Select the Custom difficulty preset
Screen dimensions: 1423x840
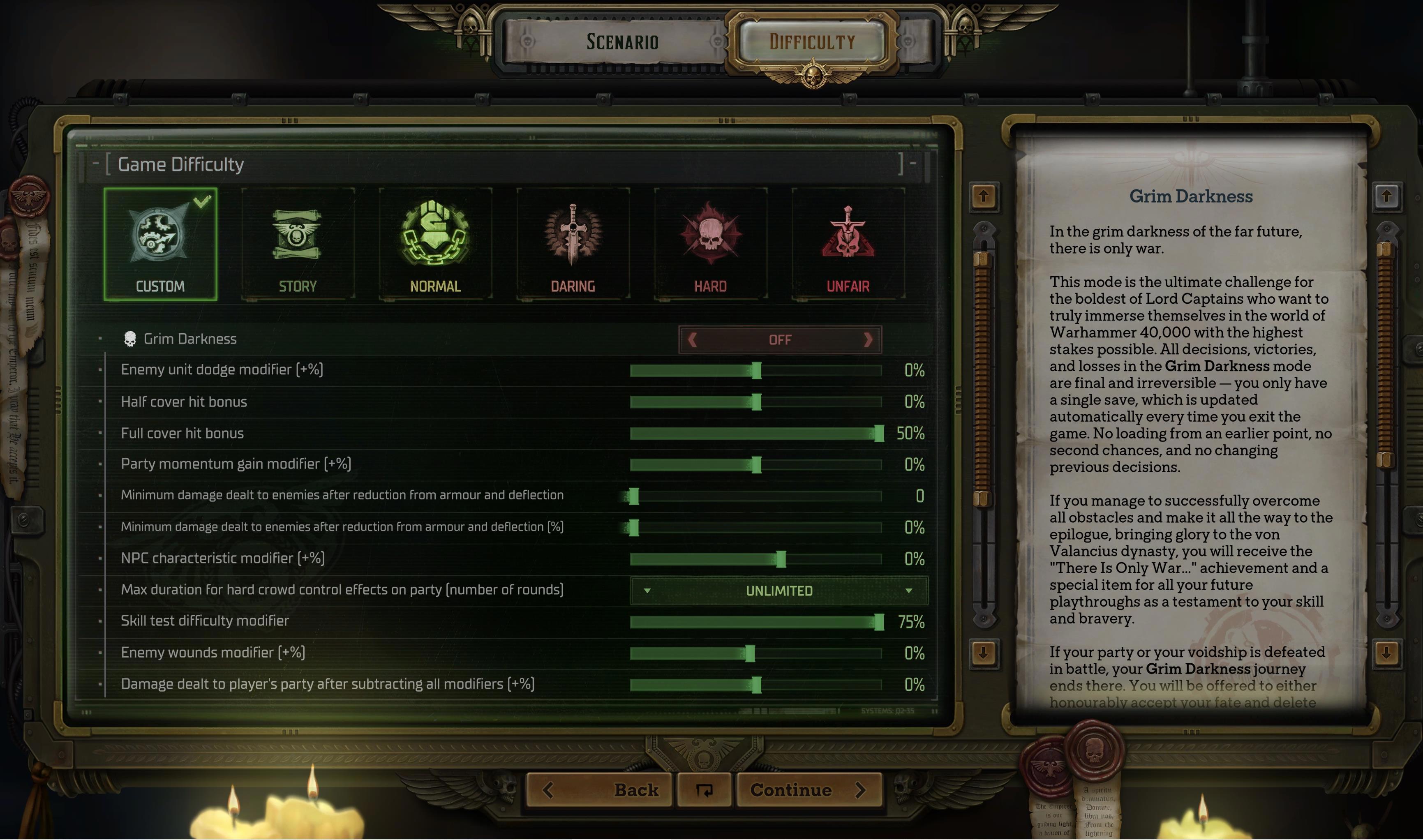[x=160, y=244]
